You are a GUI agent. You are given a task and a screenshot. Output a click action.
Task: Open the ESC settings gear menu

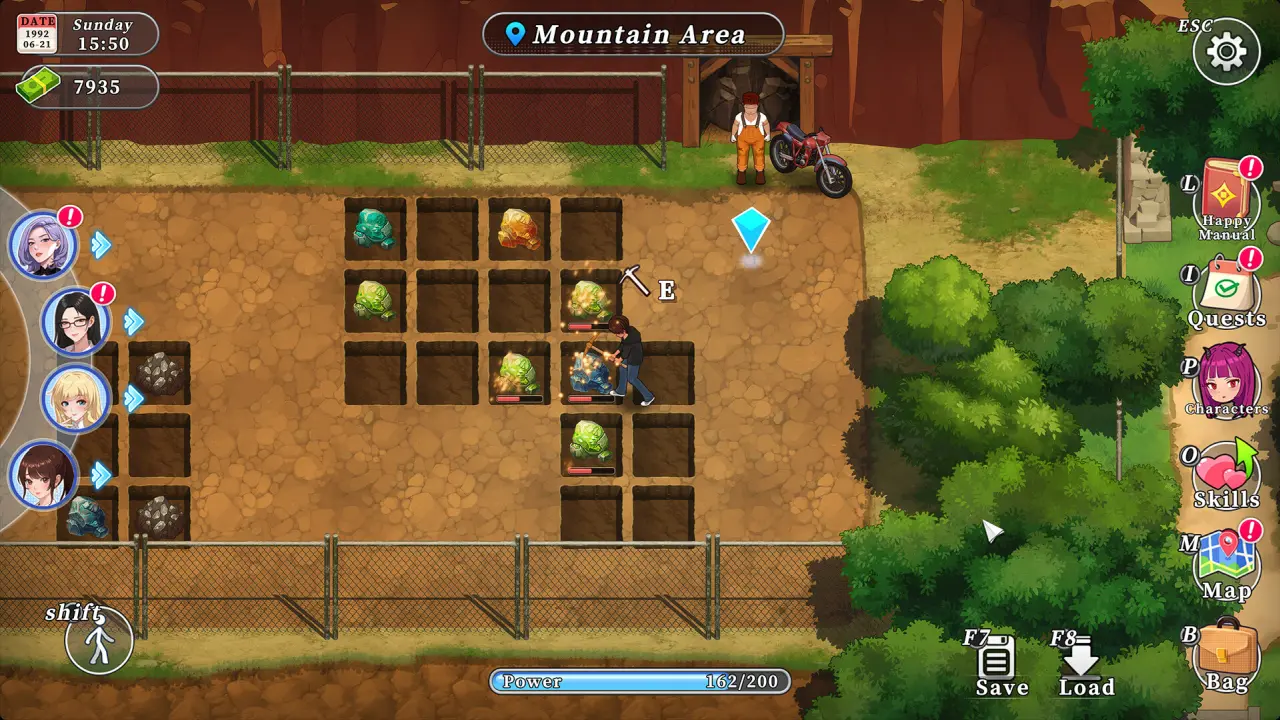pyautogui.click(x=1227, y=51)
